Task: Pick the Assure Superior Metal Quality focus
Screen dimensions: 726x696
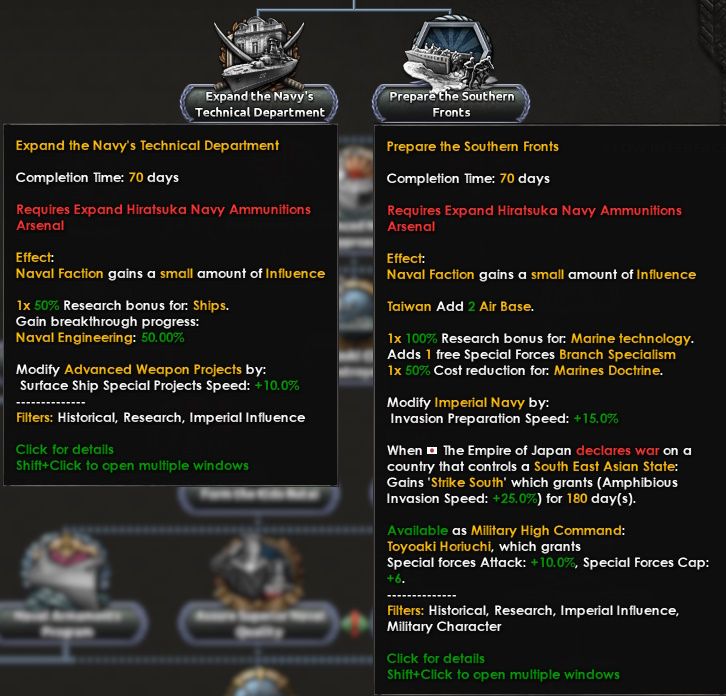Action: click(259, 580)
